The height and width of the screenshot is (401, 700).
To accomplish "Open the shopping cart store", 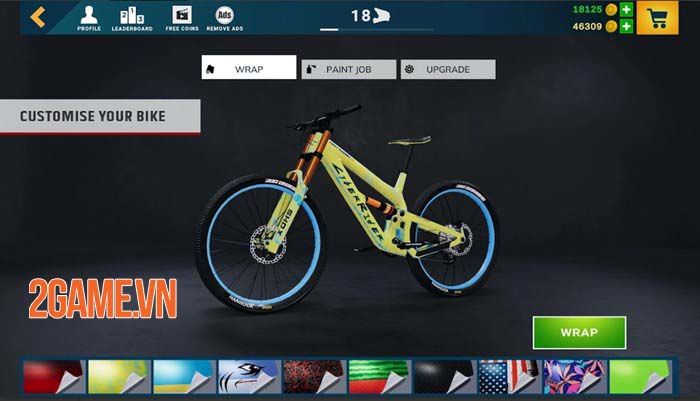I will tap(657, 18).
